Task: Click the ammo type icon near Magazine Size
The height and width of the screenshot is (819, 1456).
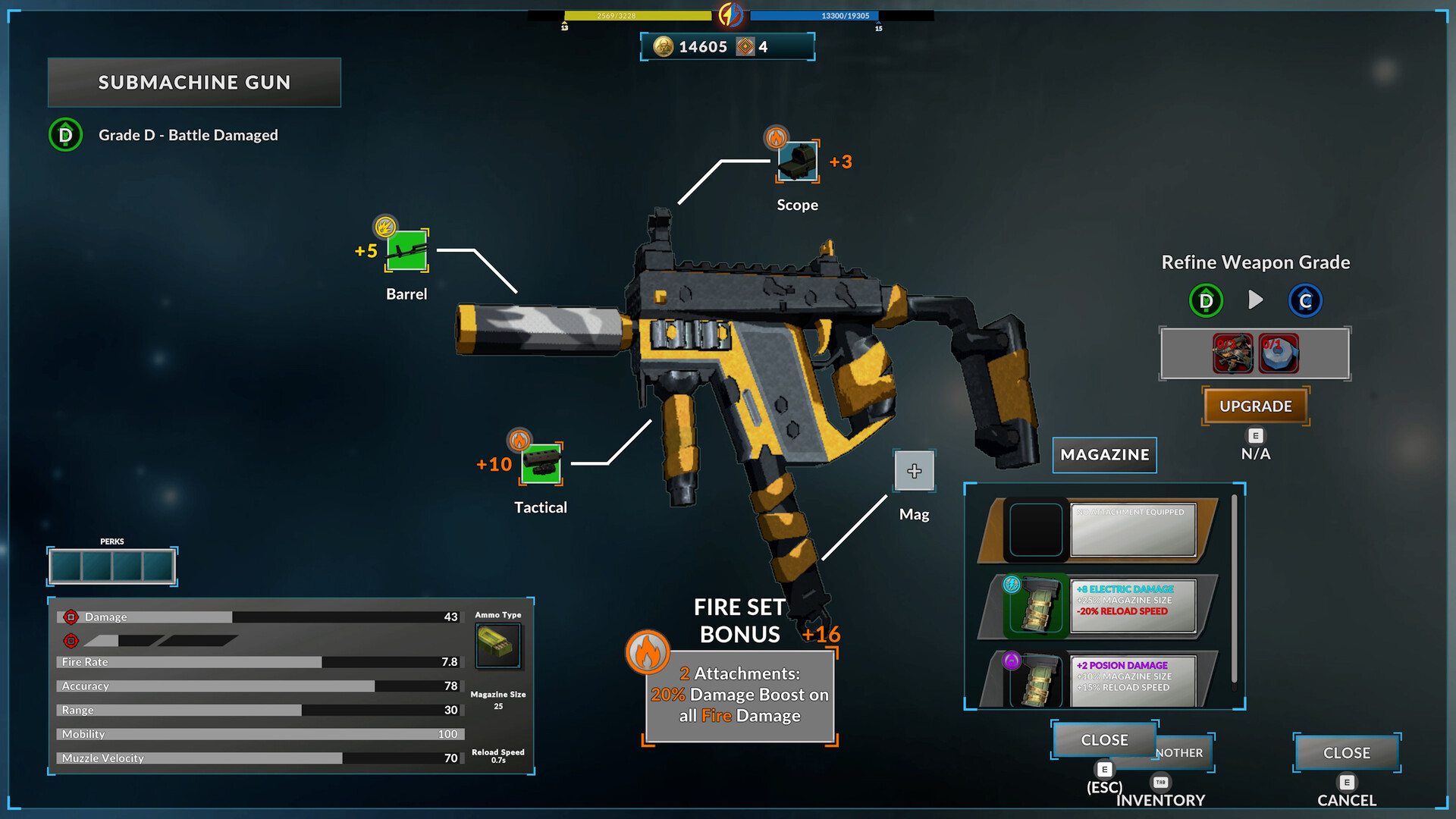Action: [x=498, y=645]
